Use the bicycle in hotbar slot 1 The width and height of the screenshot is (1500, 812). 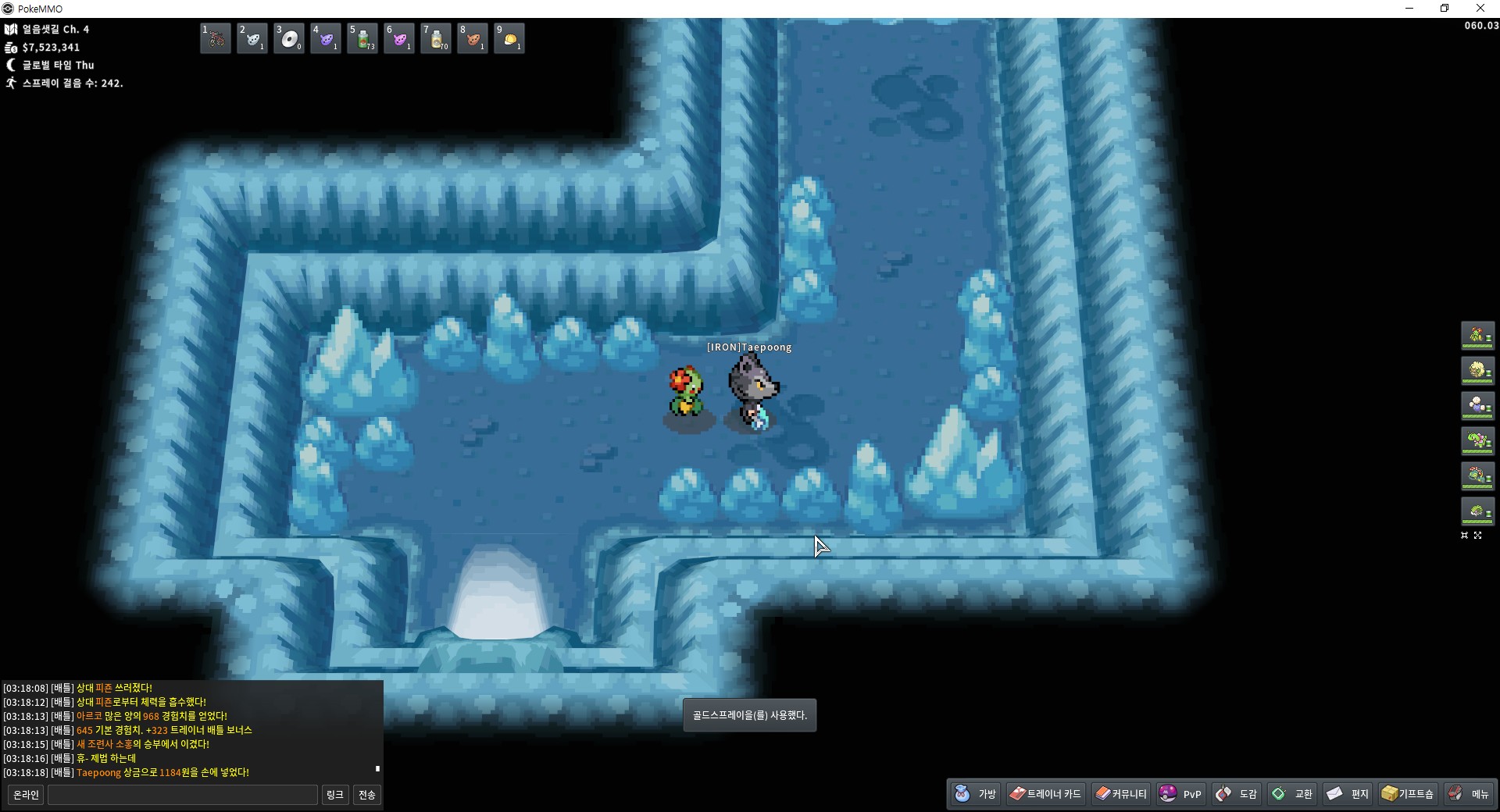(x=216, y=38)
